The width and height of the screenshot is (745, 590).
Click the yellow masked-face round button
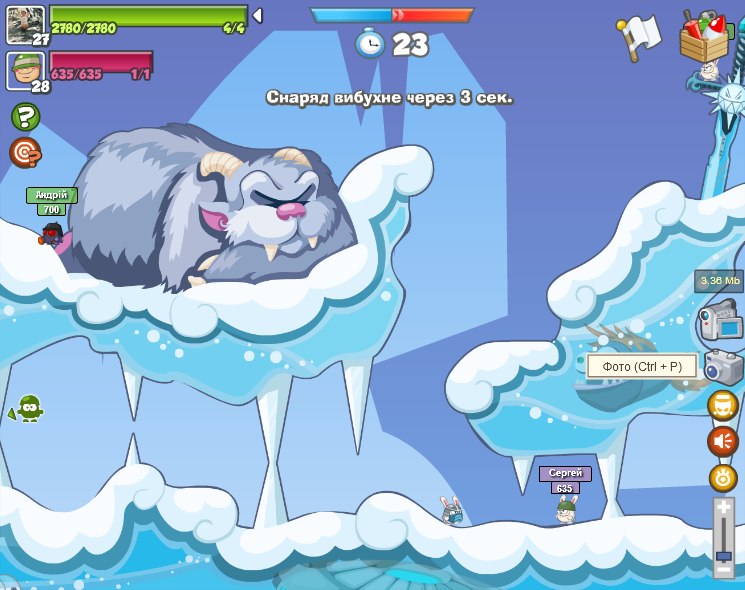coord(722,405)
